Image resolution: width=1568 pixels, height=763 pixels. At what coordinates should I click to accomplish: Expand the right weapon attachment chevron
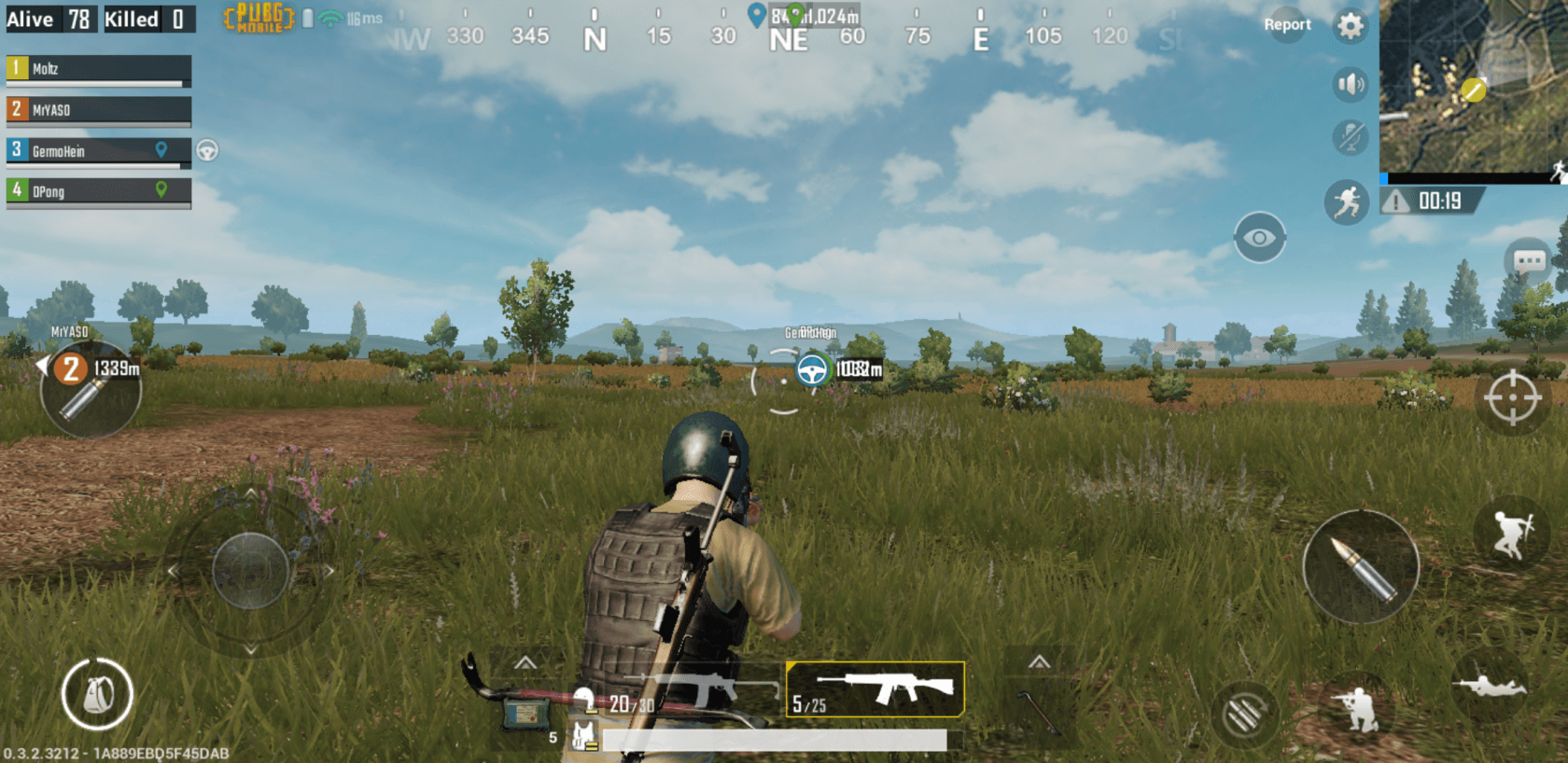(x=1039, y=659)
